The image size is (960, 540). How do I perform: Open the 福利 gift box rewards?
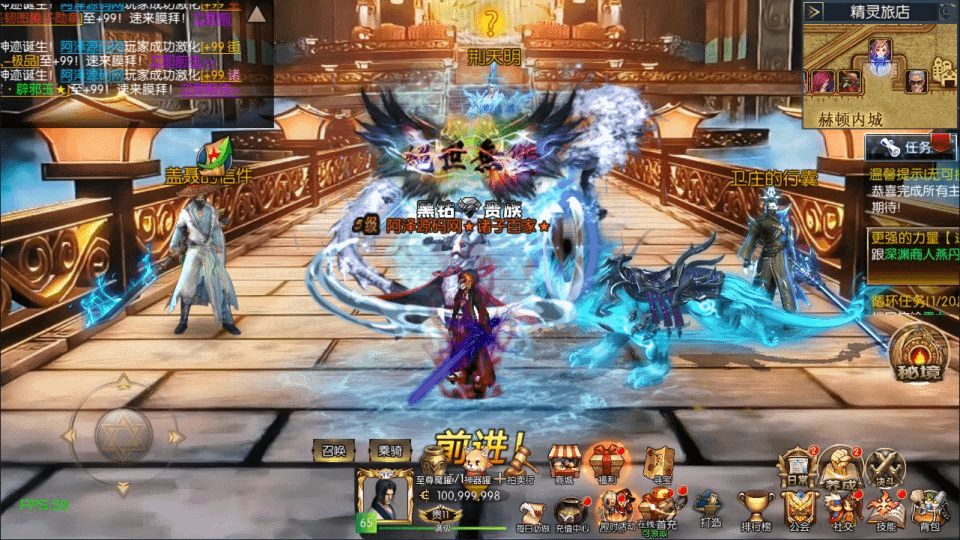point(607,463)
